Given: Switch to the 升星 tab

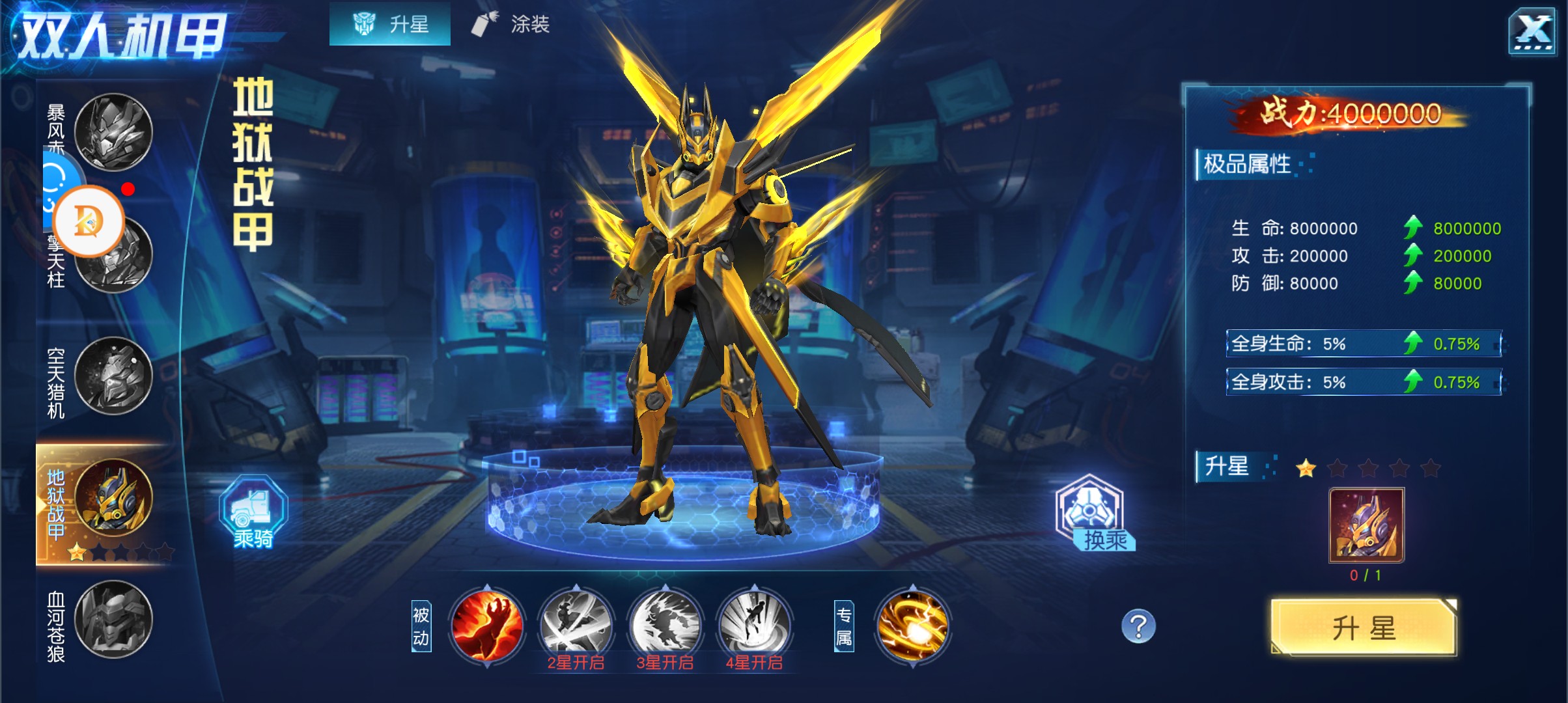Looking at the screenshot, I should point(390,25).
